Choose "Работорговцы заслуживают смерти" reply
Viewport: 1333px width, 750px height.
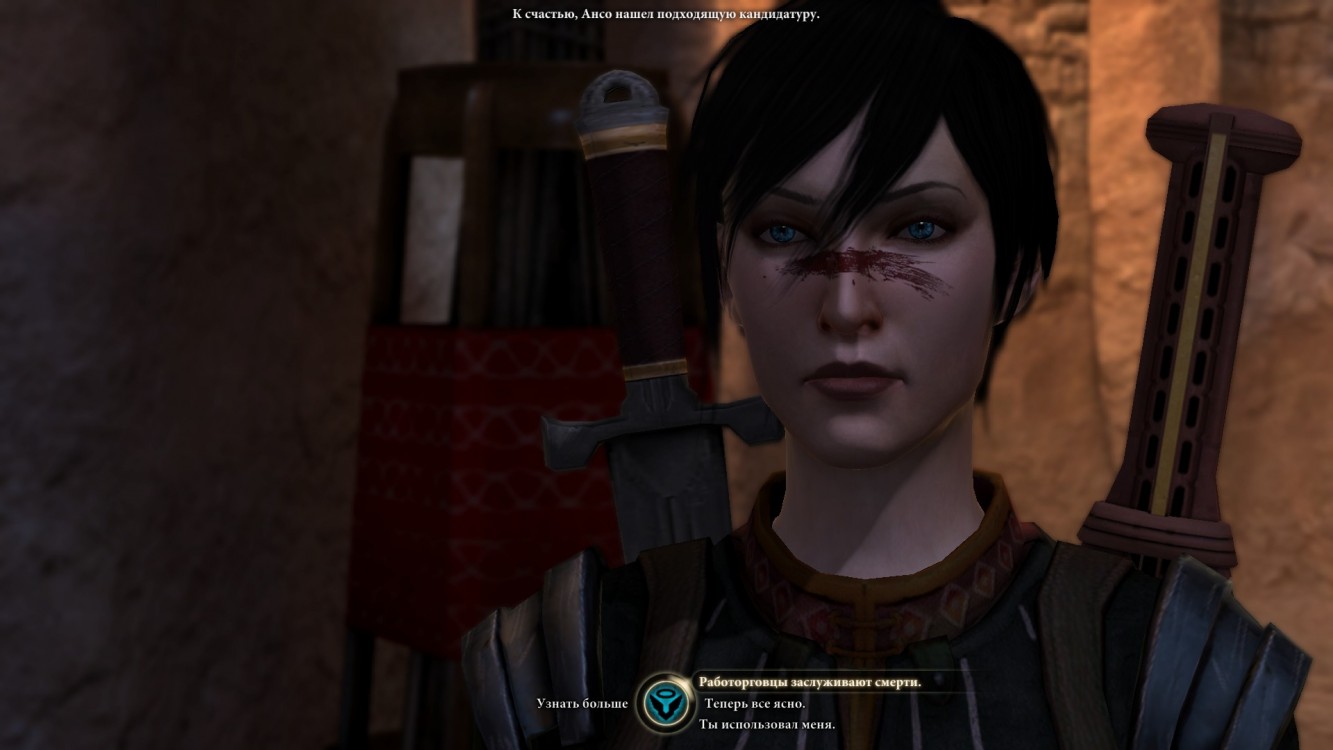coord(810,682)
